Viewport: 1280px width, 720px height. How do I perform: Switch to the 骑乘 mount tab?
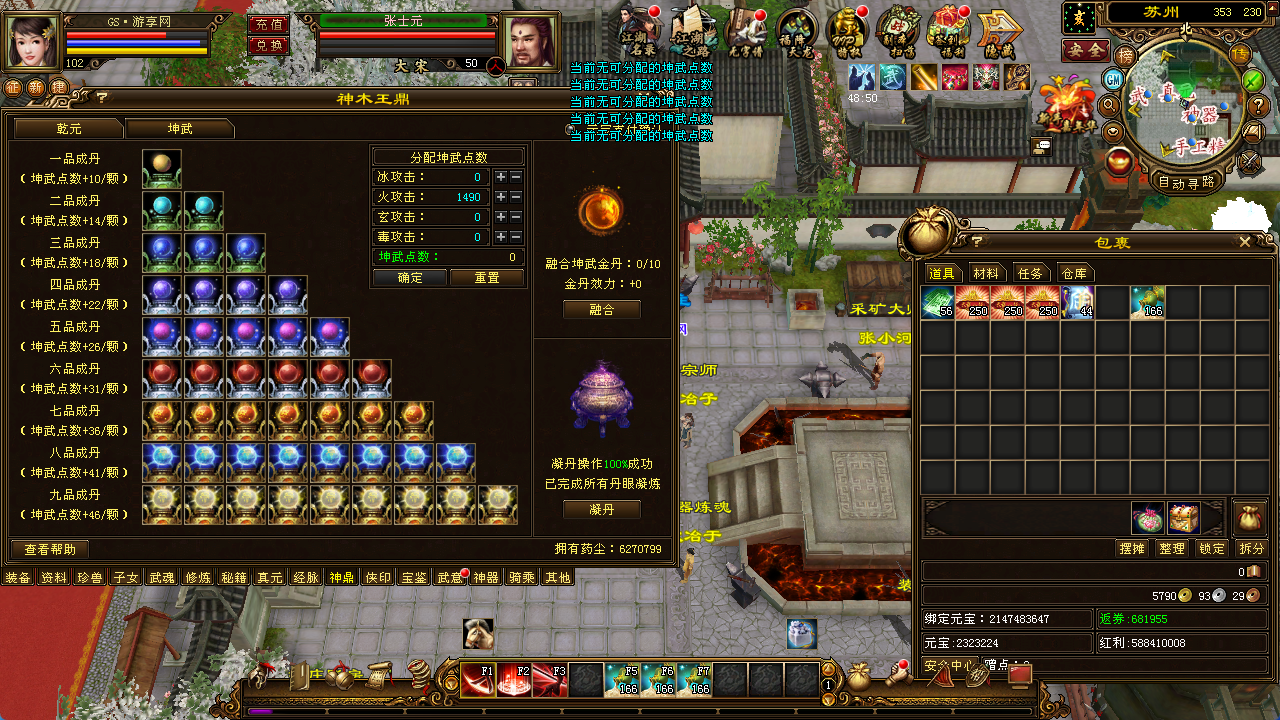pos(521,577)
